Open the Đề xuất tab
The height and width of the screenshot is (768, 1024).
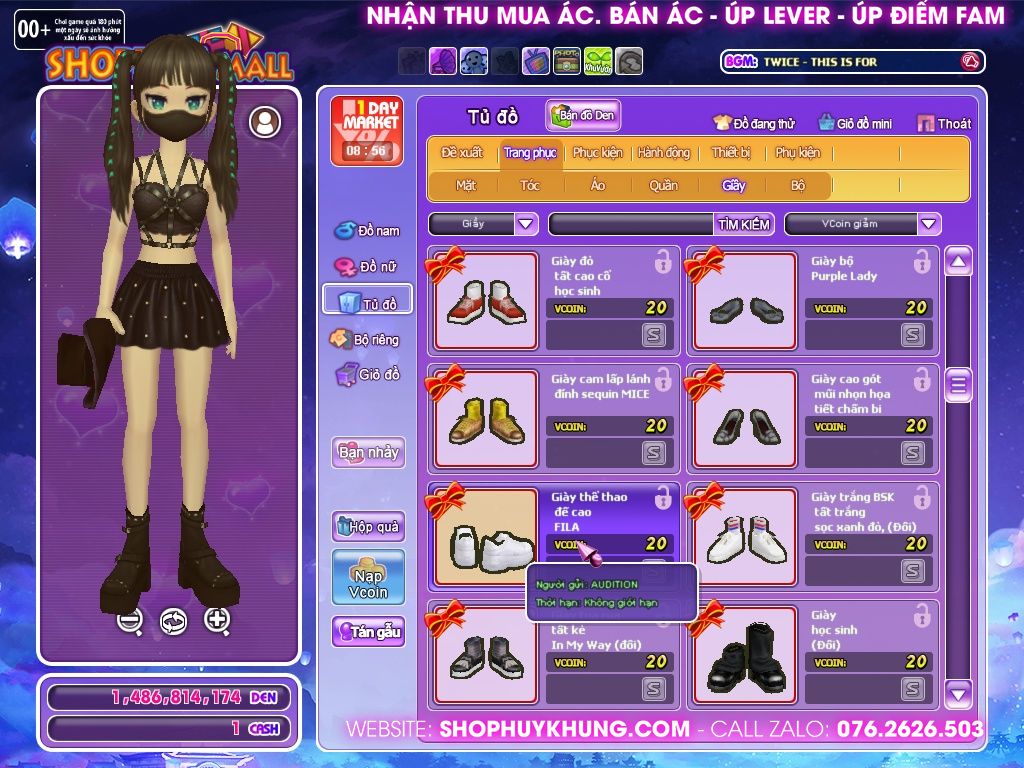click(x=462, y=153)
